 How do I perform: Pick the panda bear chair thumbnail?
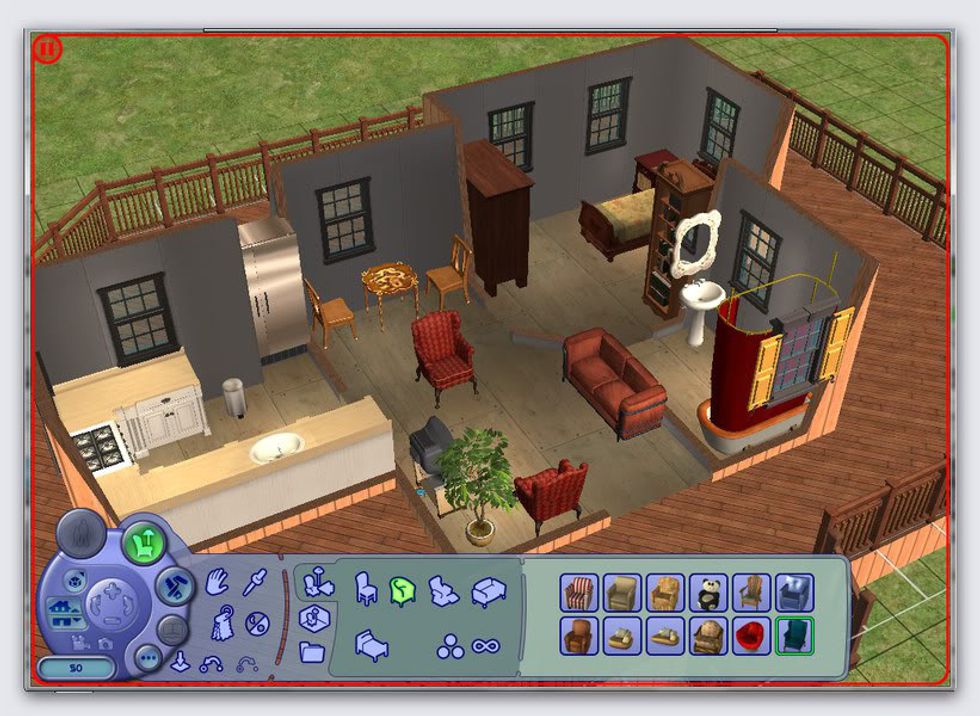(709, 592)
